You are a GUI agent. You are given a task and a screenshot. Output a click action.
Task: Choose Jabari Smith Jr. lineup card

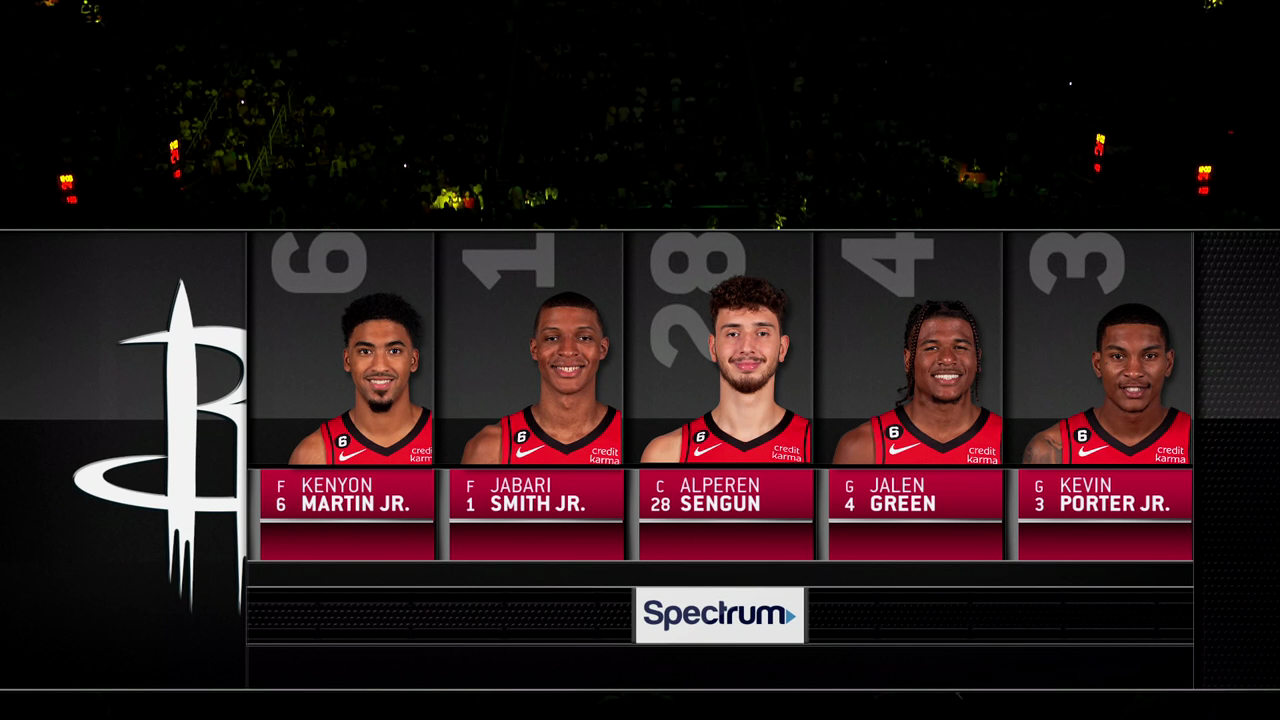click(x=535, y=395)
